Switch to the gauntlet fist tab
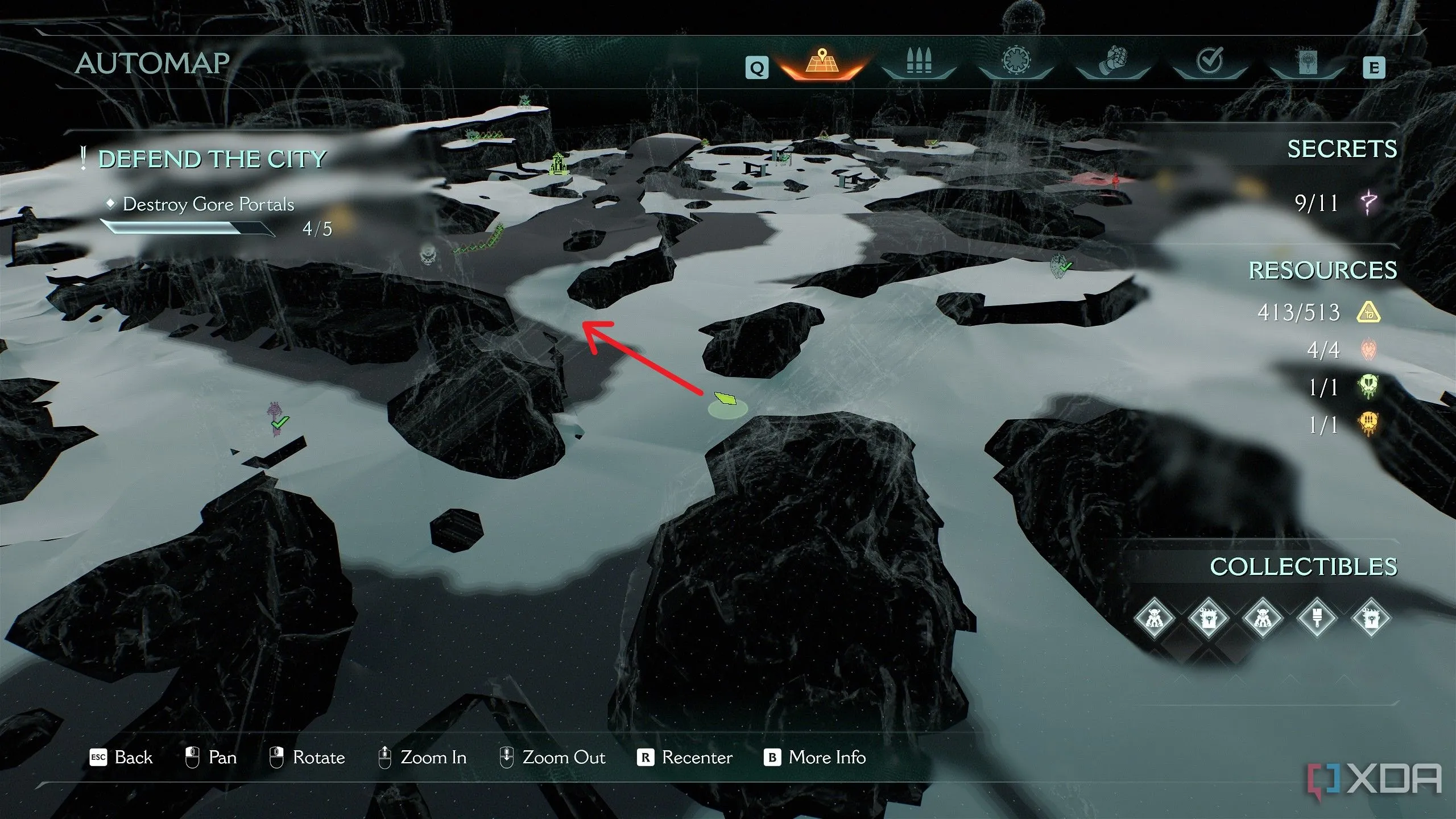Image resolution: width=1456 pixels, height=819 pixels. 1112,61
